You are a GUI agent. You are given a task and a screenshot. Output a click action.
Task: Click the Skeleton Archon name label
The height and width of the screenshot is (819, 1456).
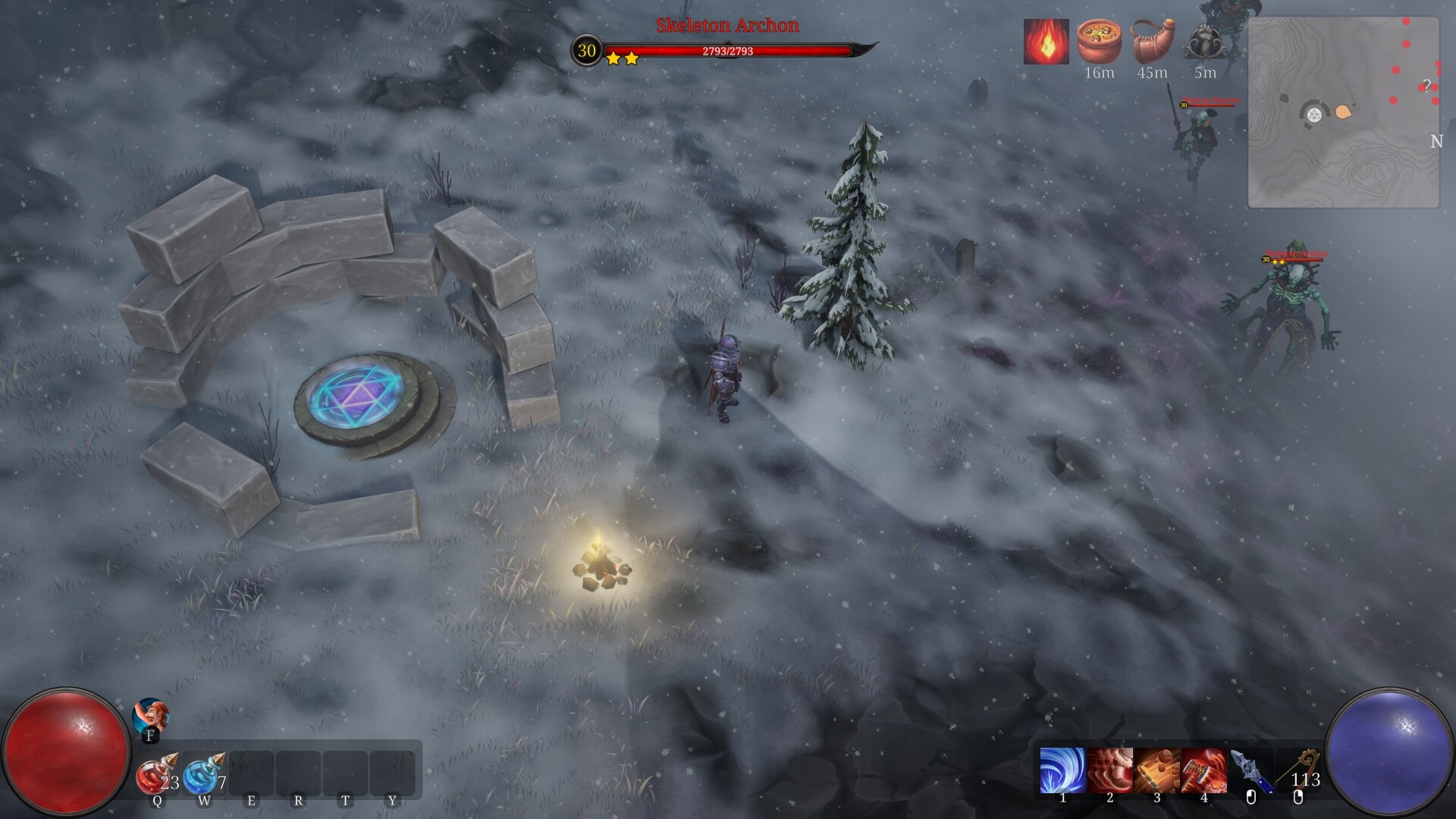click(726, 26)
